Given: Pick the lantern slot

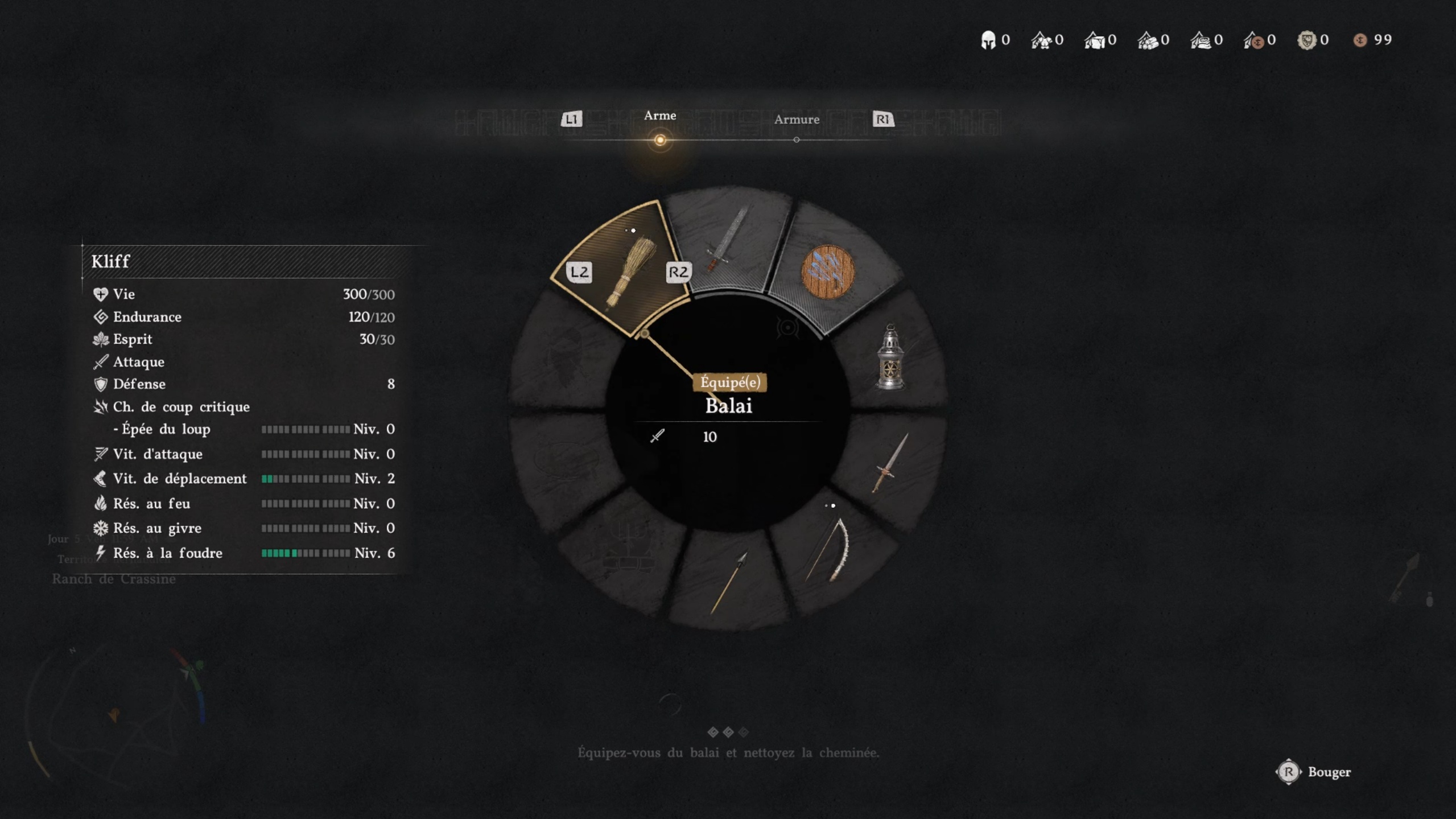Looking at the screenshot, I should click(x=890, y=357).
